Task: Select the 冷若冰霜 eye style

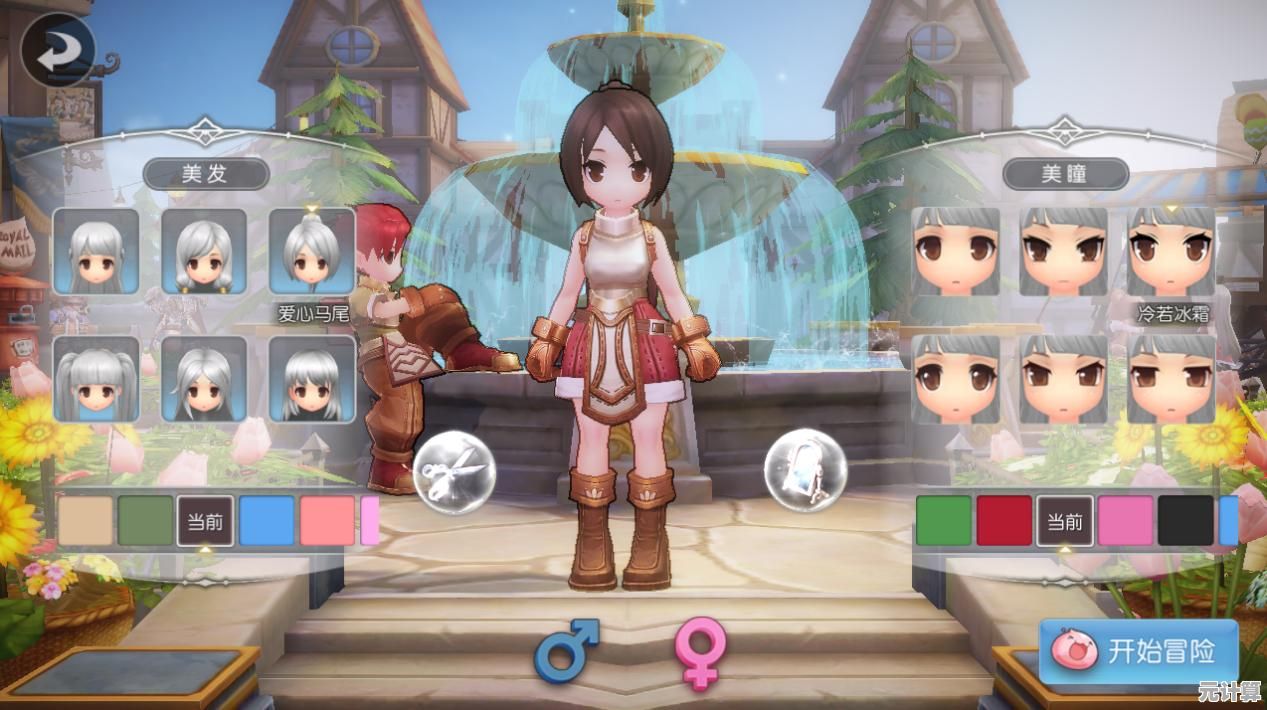Action: pyautogui.click(x=1171, y=251)
